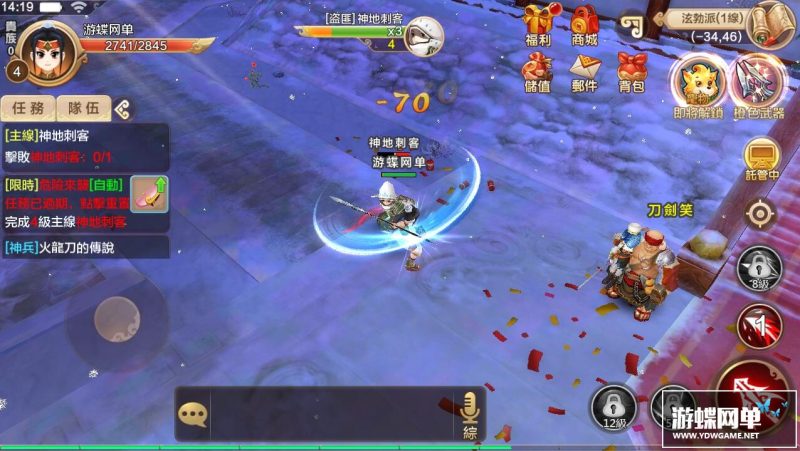Tap the locked 8級 skill slot
Viewport: 800px width, 451px height.
click(758, 267)
